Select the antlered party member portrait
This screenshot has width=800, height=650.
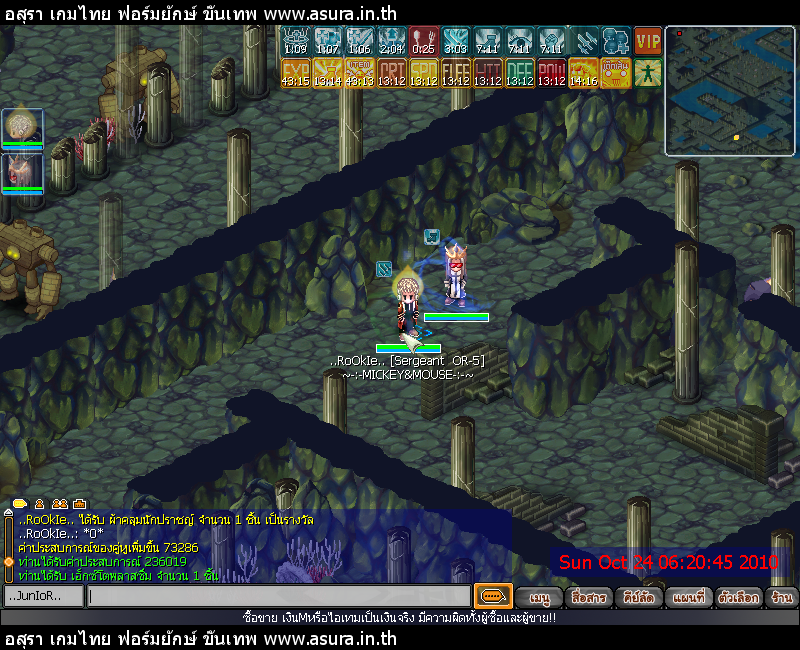tap(20, 168)
